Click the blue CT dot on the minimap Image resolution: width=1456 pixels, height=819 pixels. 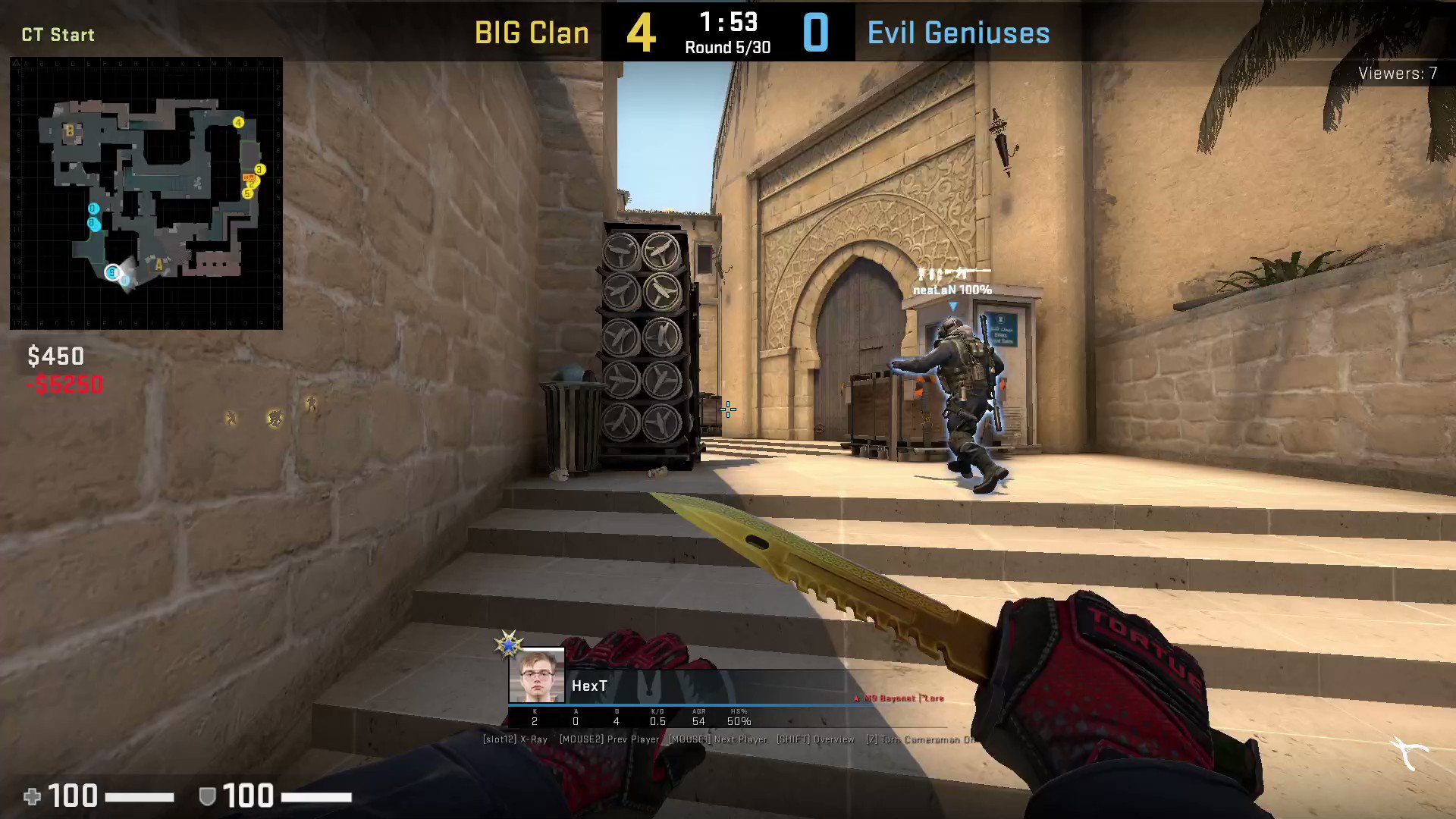coord(93,209)
